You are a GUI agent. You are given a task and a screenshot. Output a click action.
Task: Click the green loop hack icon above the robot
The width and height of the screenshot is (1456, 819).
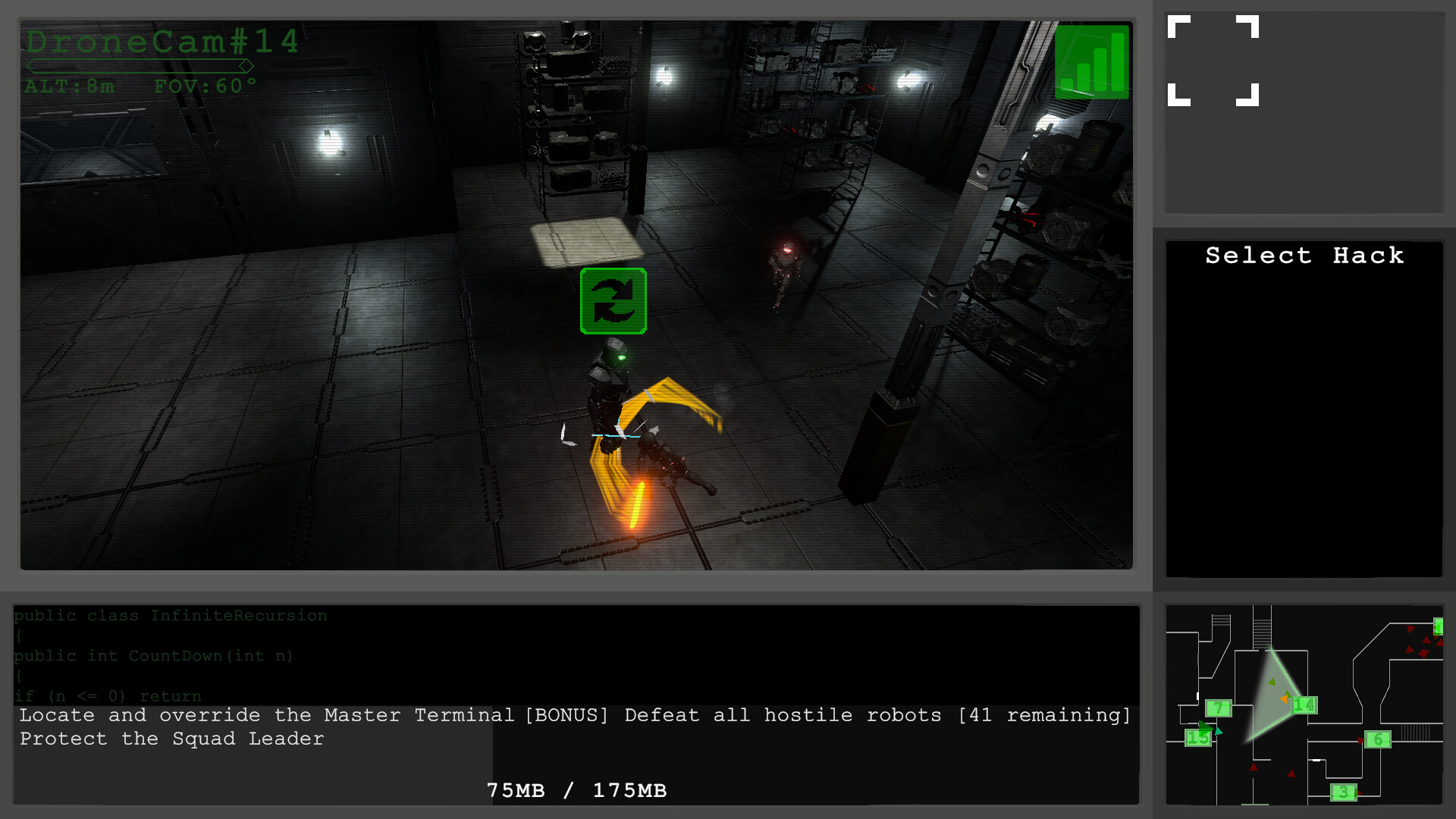coord(613,300)
